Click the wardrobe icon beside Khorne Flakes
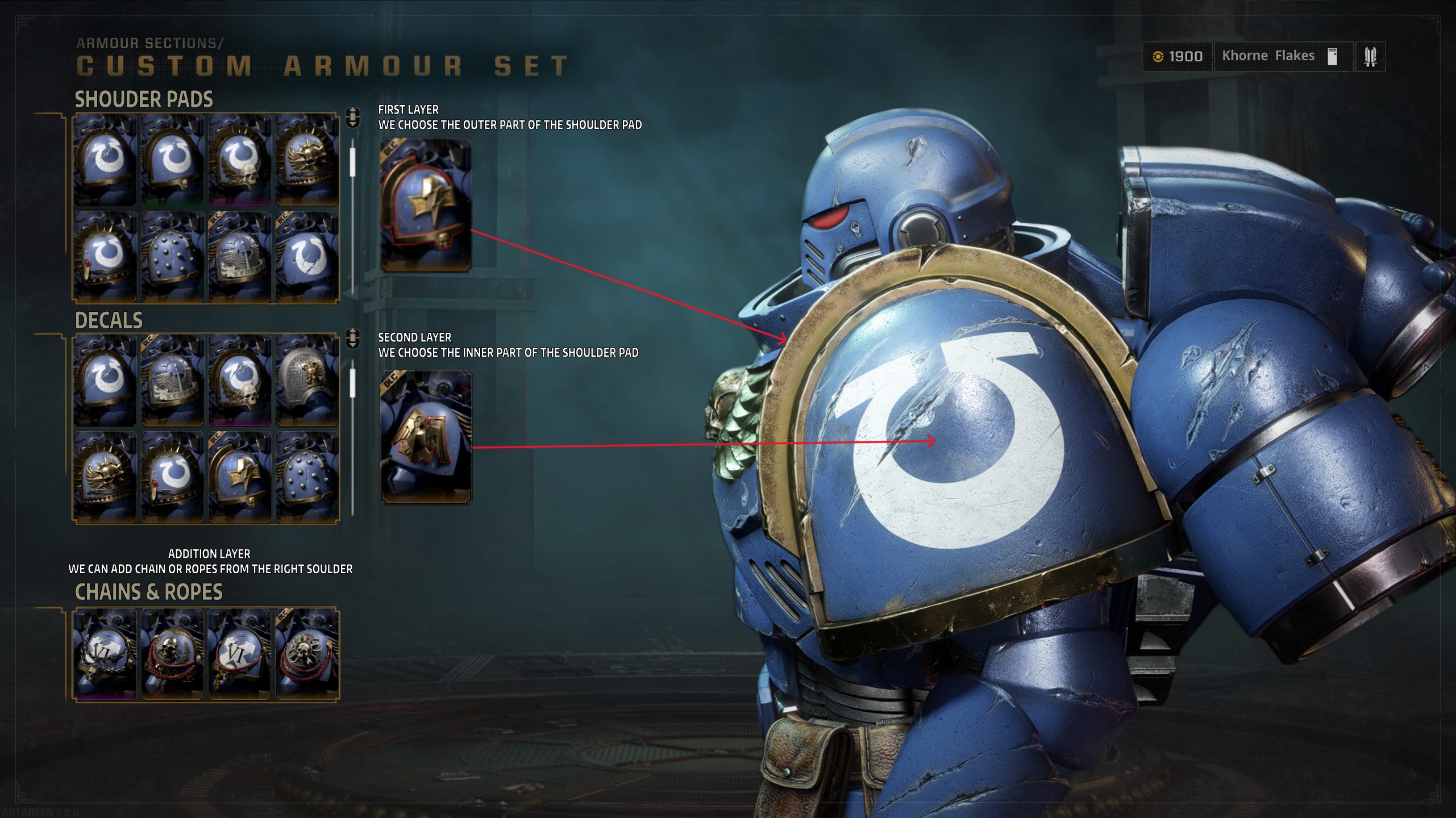Viewport: 1456px width, 818px height. tap(1333, 56)
